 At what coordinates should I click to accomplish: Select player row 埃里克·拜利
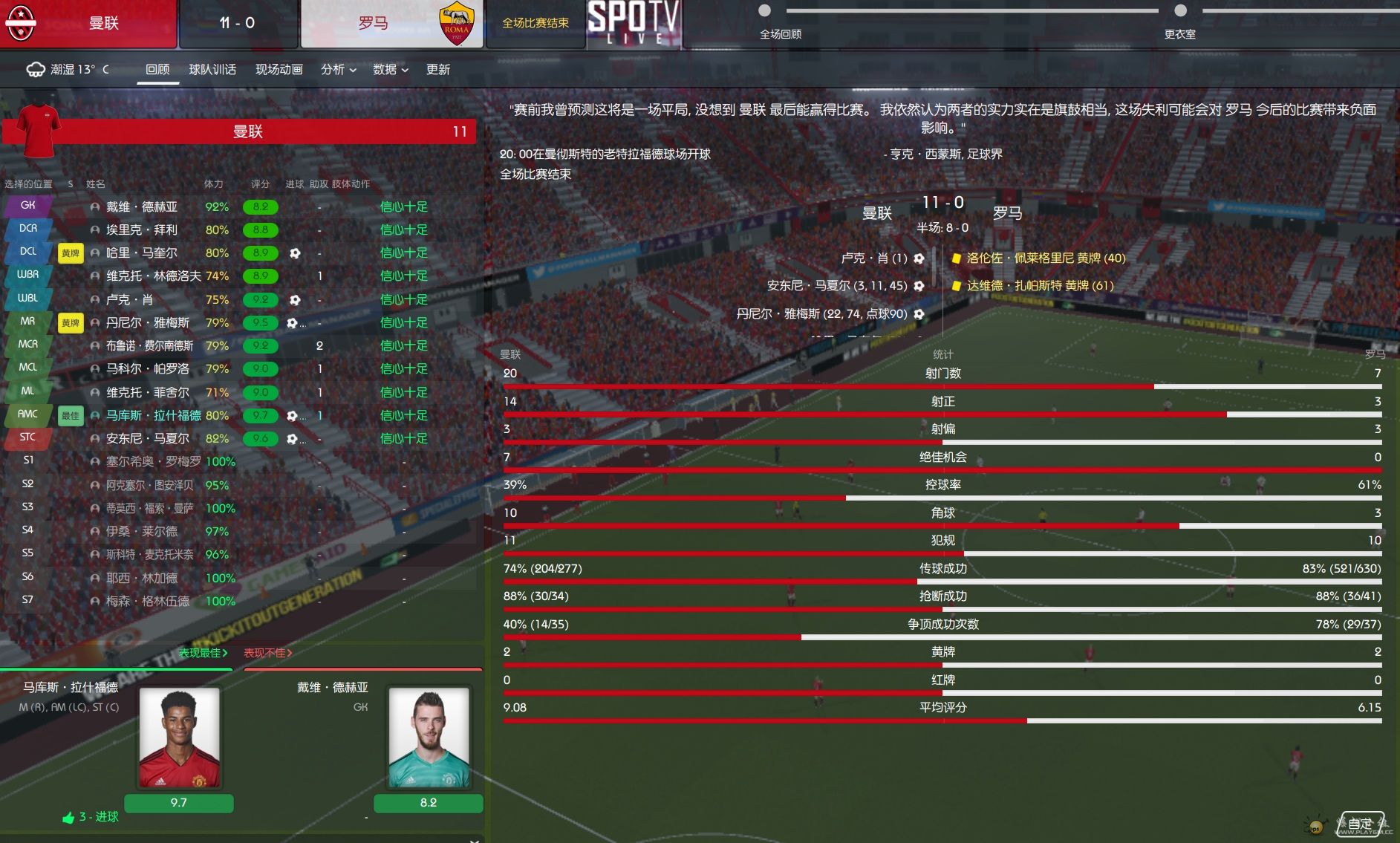click(x=141, y=230)
